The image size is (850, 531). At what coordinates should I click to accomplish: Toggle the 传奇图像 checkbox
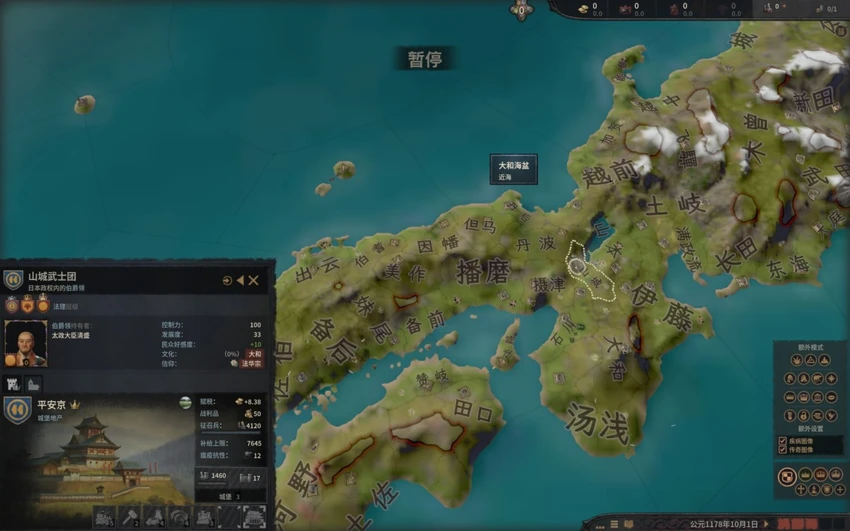783,450
